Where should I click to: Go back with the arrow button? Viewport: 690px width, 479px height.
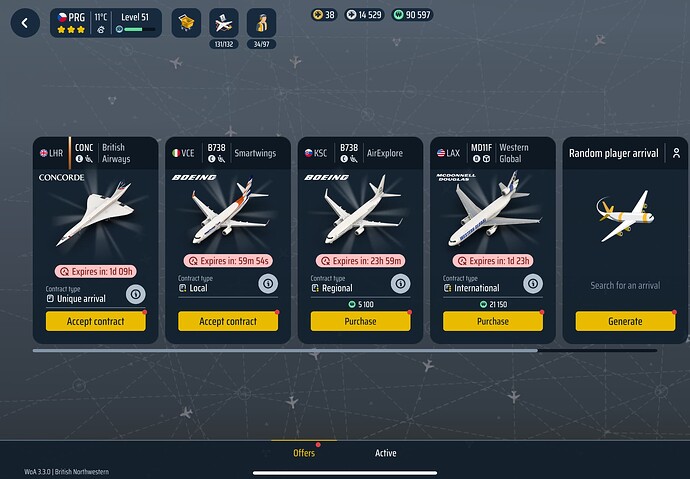pyautogui.click(x=24, y=22)
